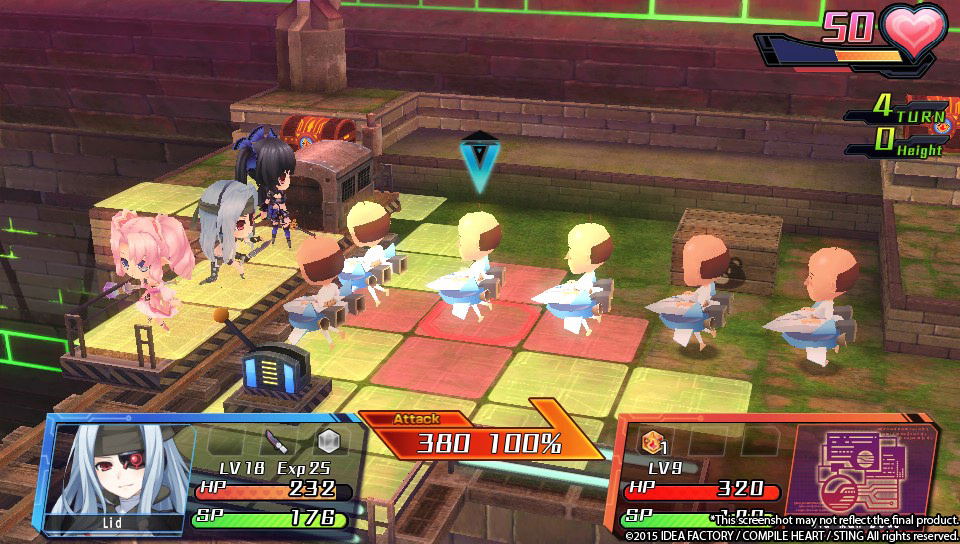This screenshot has width=960, height=544.
Task: Click the knife weapon icon in Lid's panel
Action: [x=276, y=441]
